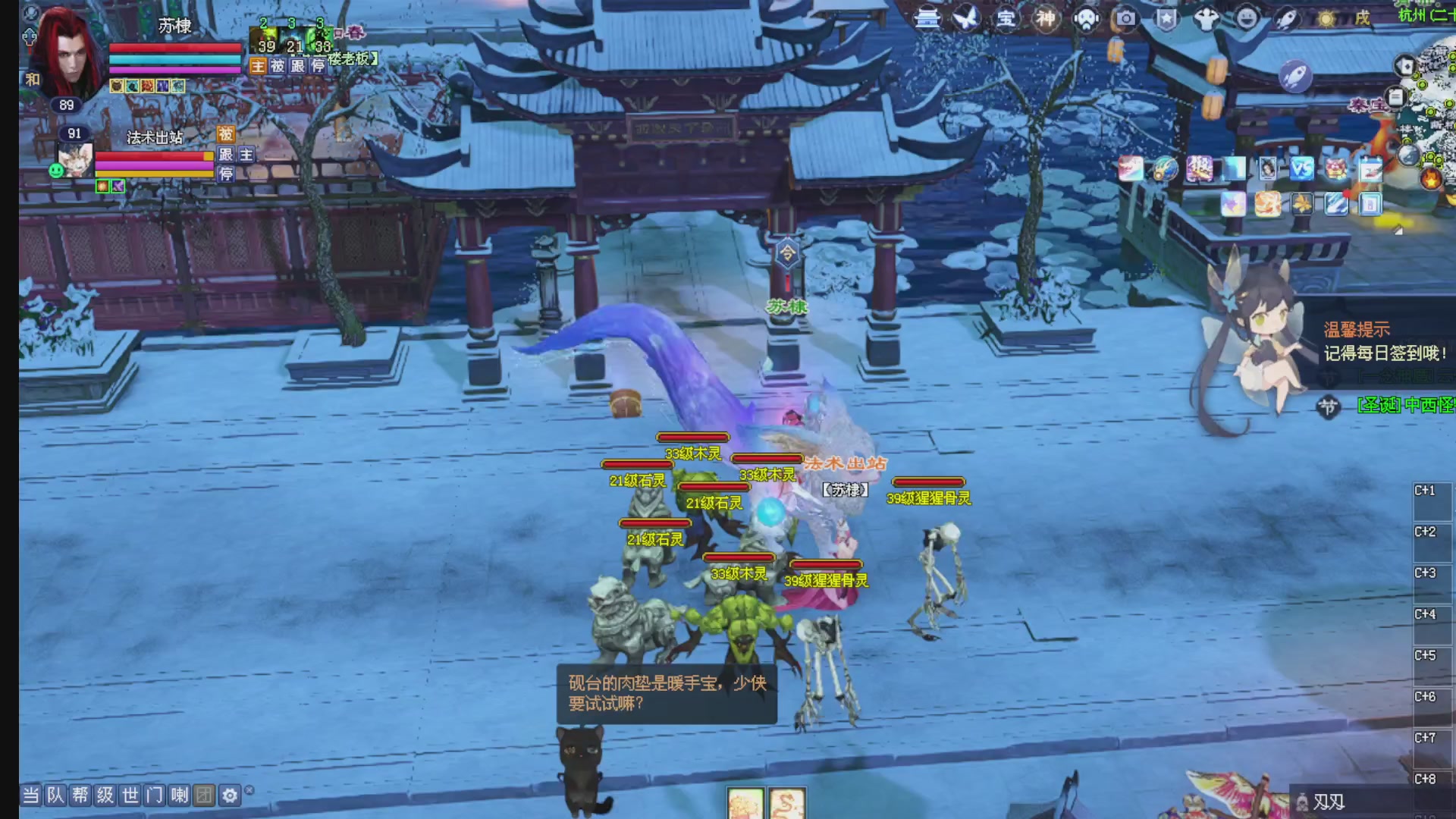Open the VS arena activity icon
Screen dimensions: 1456x819
pyautogui.click(x=1301, y=170)
